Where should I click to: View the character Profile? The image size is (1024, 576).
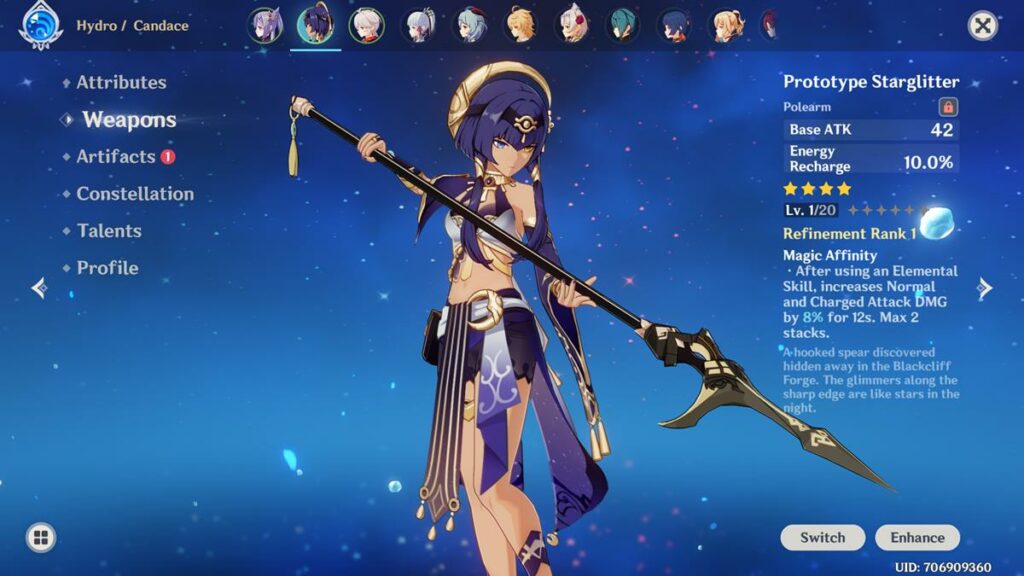click(x=107, y=268)
